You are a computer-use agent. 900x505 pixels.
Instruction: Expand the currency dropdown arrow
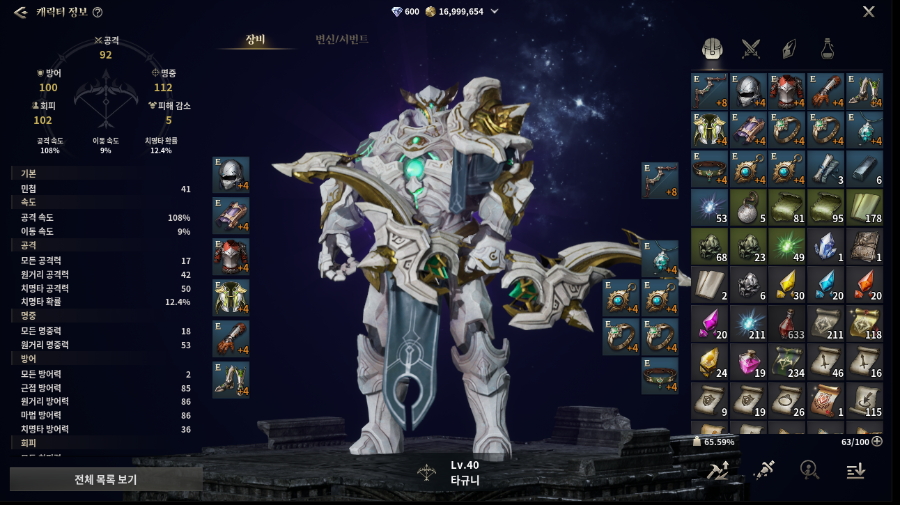(495, 12)
